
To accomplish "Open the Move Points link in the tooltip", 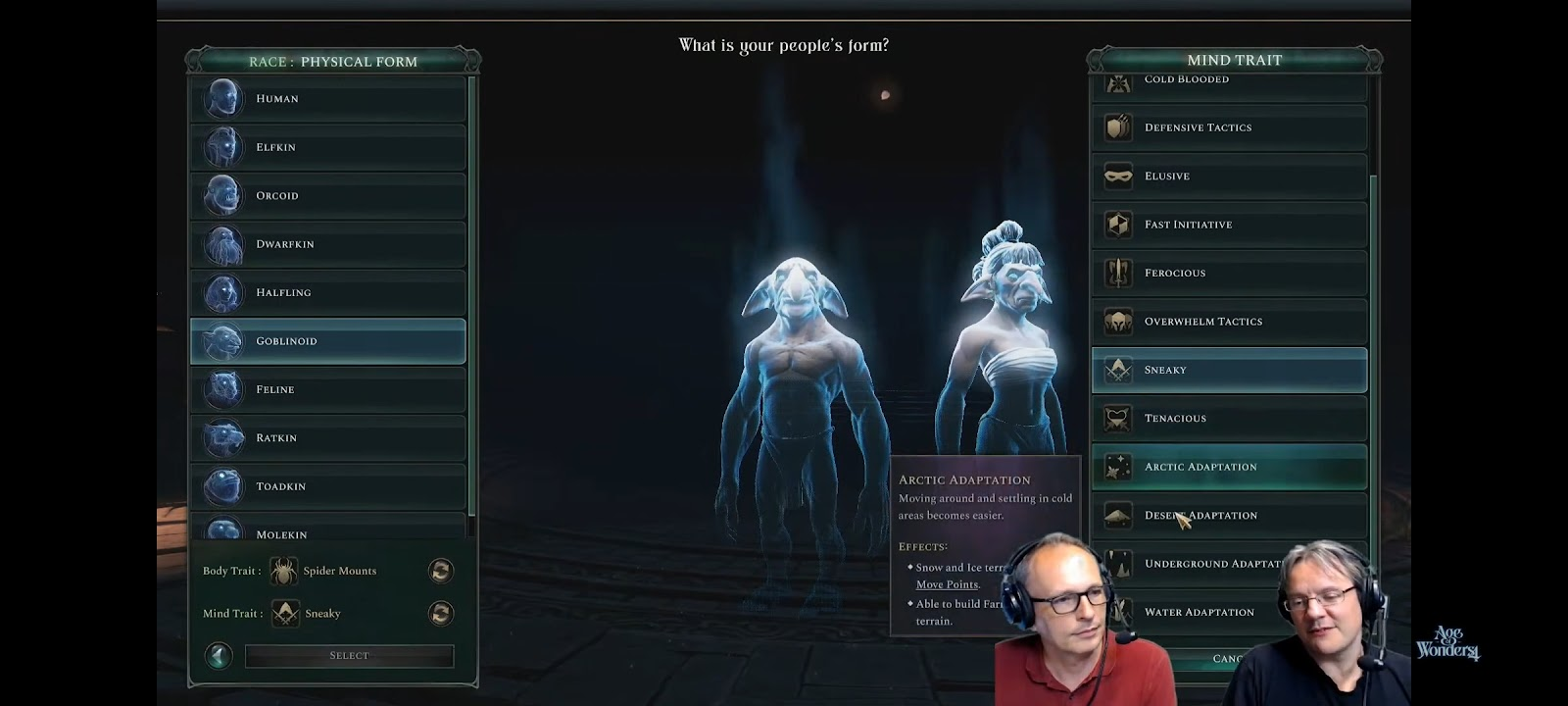I will 947,583.
